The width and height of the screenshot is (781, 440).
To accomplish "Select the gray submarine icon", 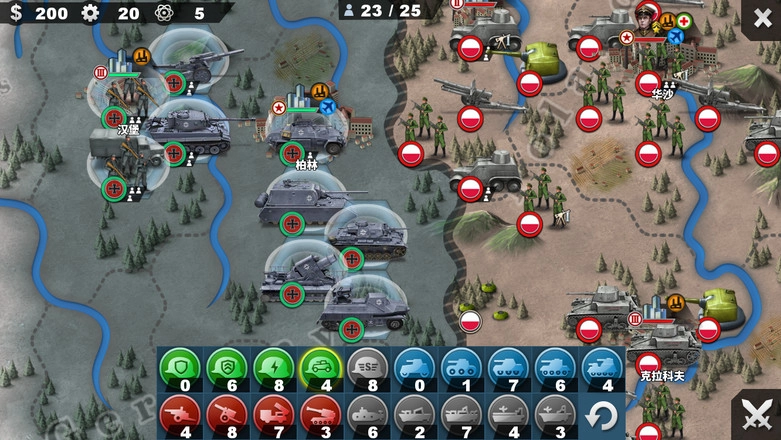I will click(x=367, y=413).
